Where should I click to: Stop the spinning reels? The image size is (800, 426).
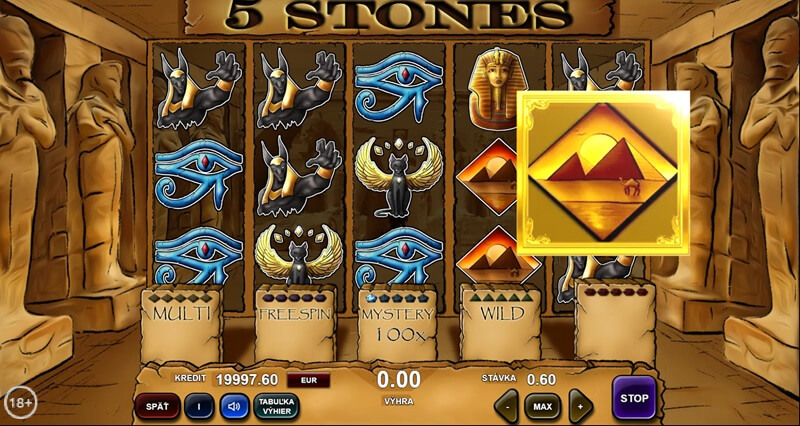click(633, 398)
